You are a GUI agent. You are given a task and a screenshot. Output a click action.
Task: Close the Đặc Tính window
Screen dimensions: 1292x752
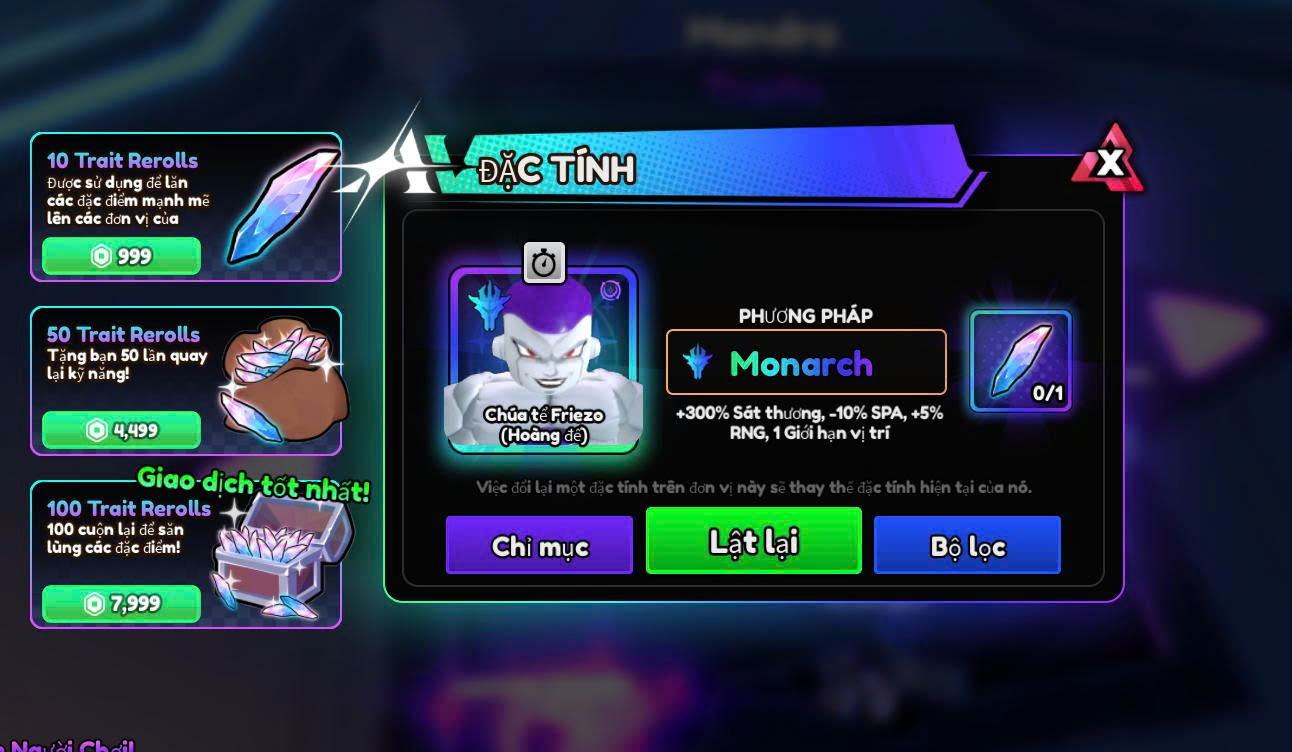tap(1108, 161)
